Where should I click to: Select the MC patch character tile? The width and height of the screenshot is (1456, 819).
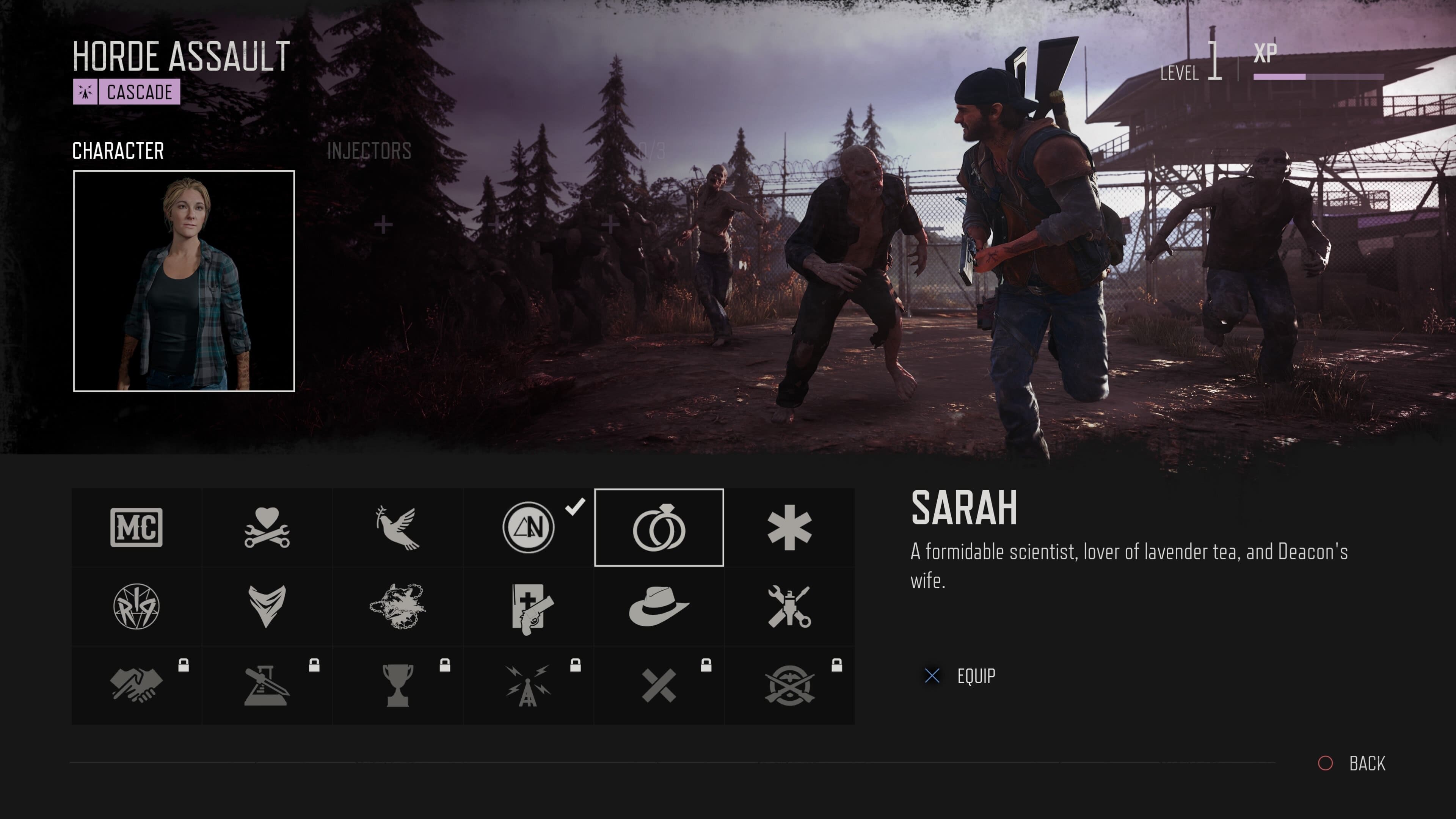(136, 527)
